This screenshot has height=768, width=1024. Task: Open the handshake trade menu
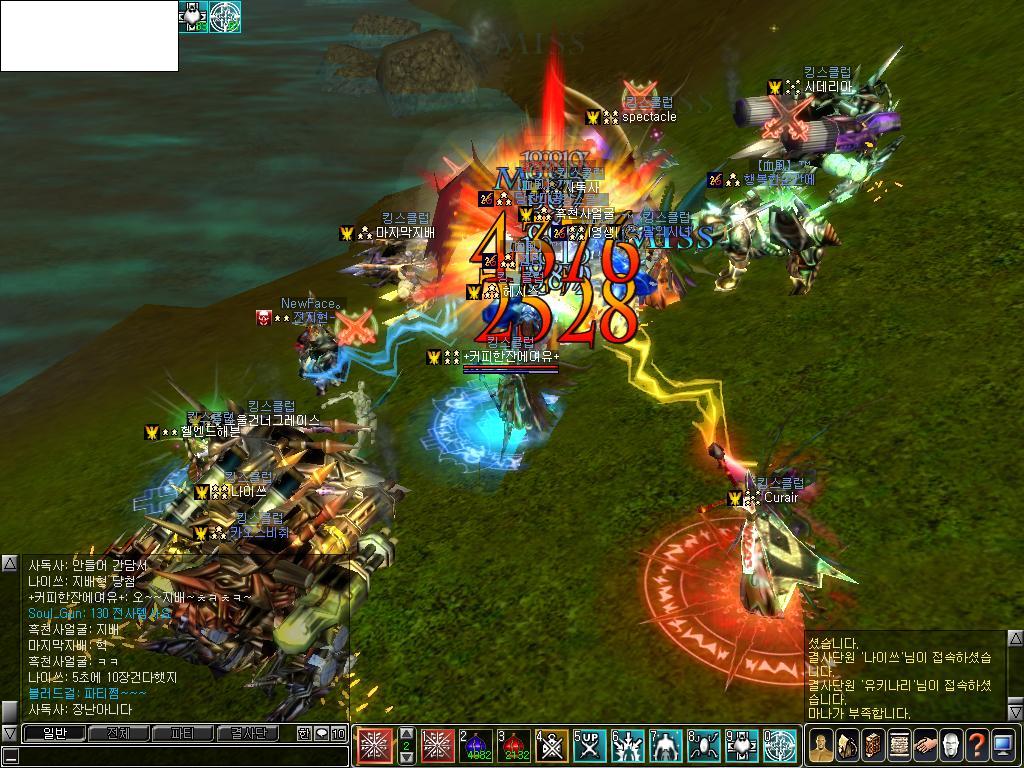[x=924, y=745]
